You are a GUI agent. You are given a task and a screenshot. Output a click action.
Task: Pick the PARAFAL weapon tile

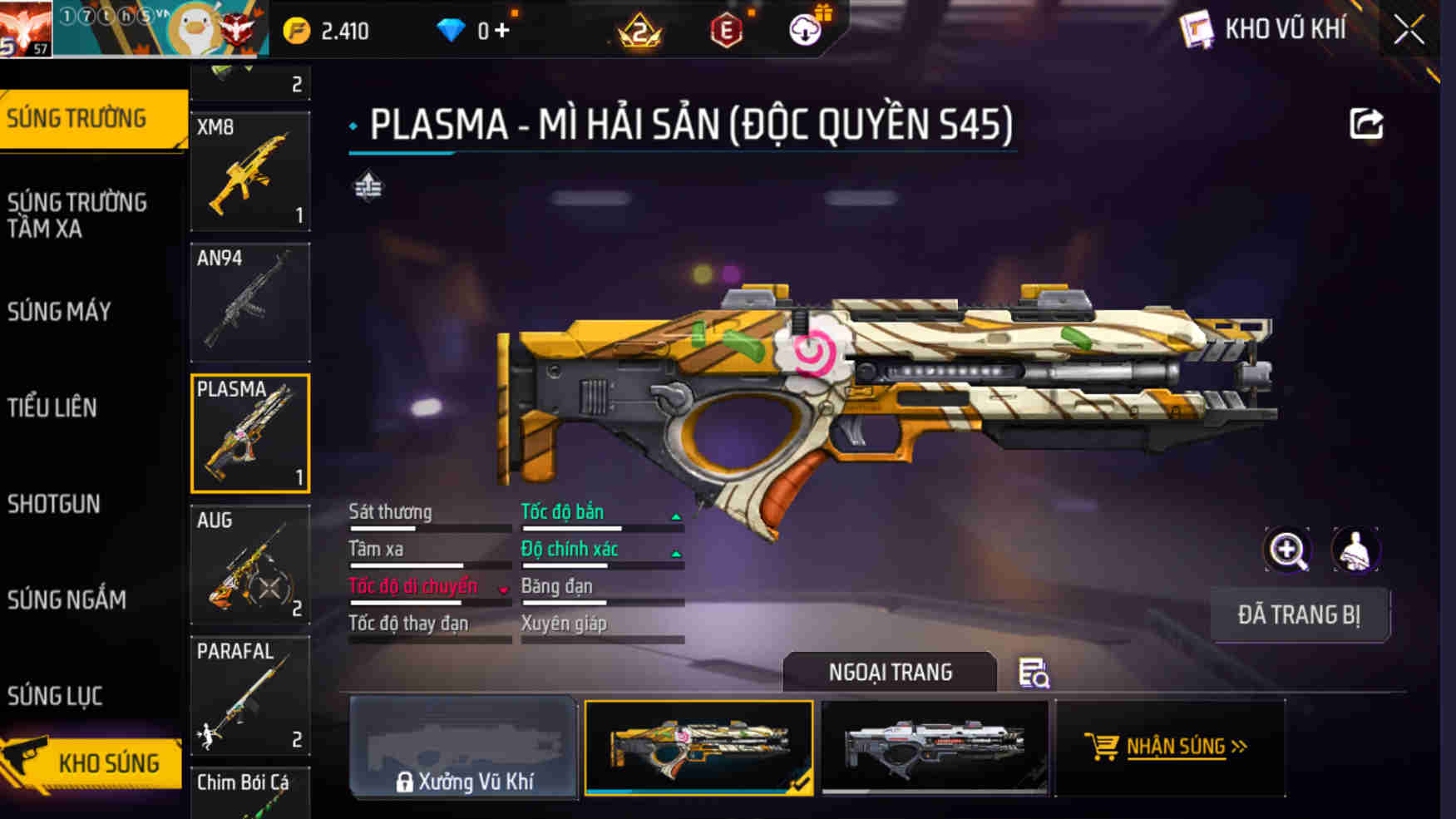coord(250,696)
